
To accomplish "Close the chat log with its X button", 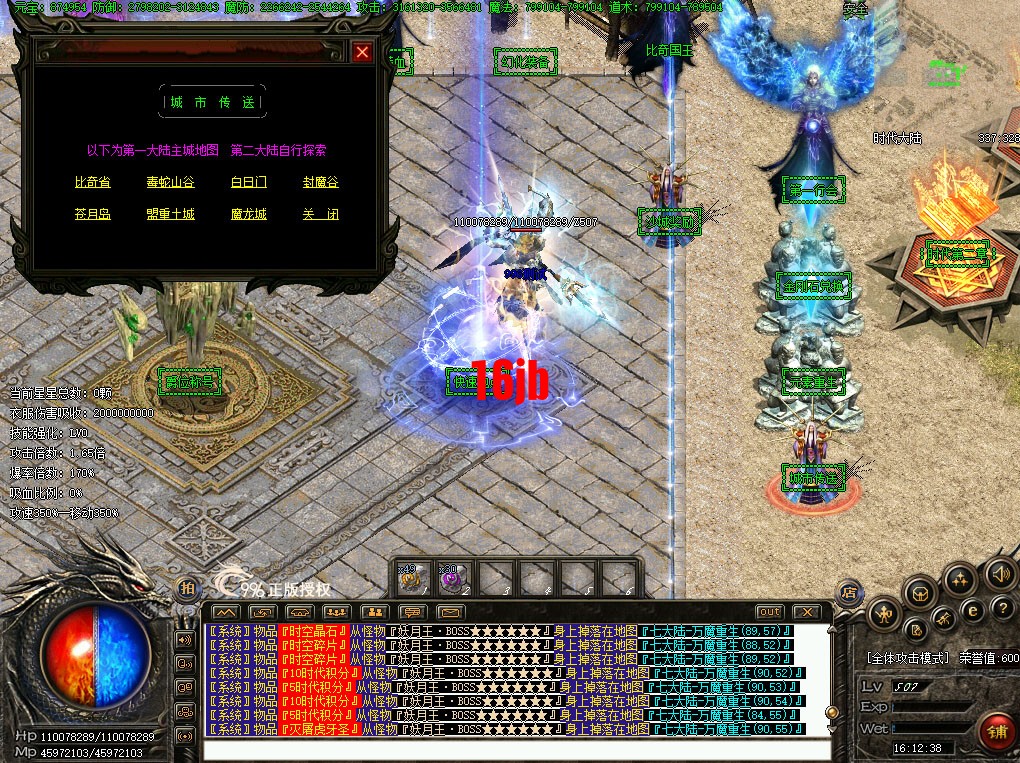I will (x=806, y=611).
